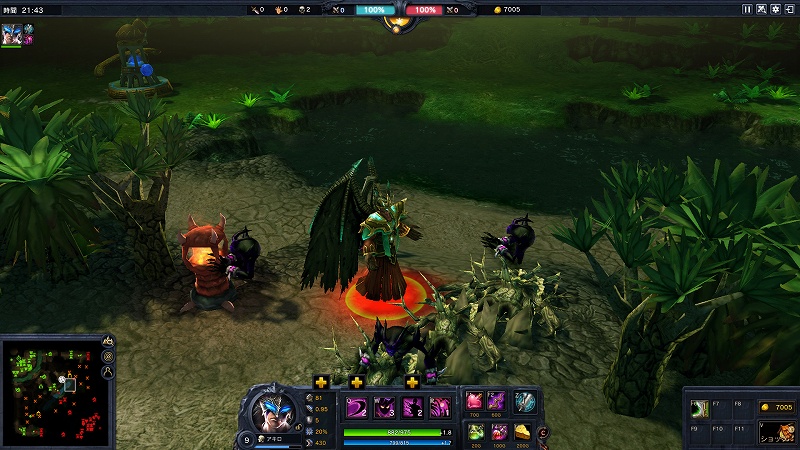The width and height of the screenshot is (800, 450).
Task: Level up the W ability with plus button
Action: (x=357, y=381)
